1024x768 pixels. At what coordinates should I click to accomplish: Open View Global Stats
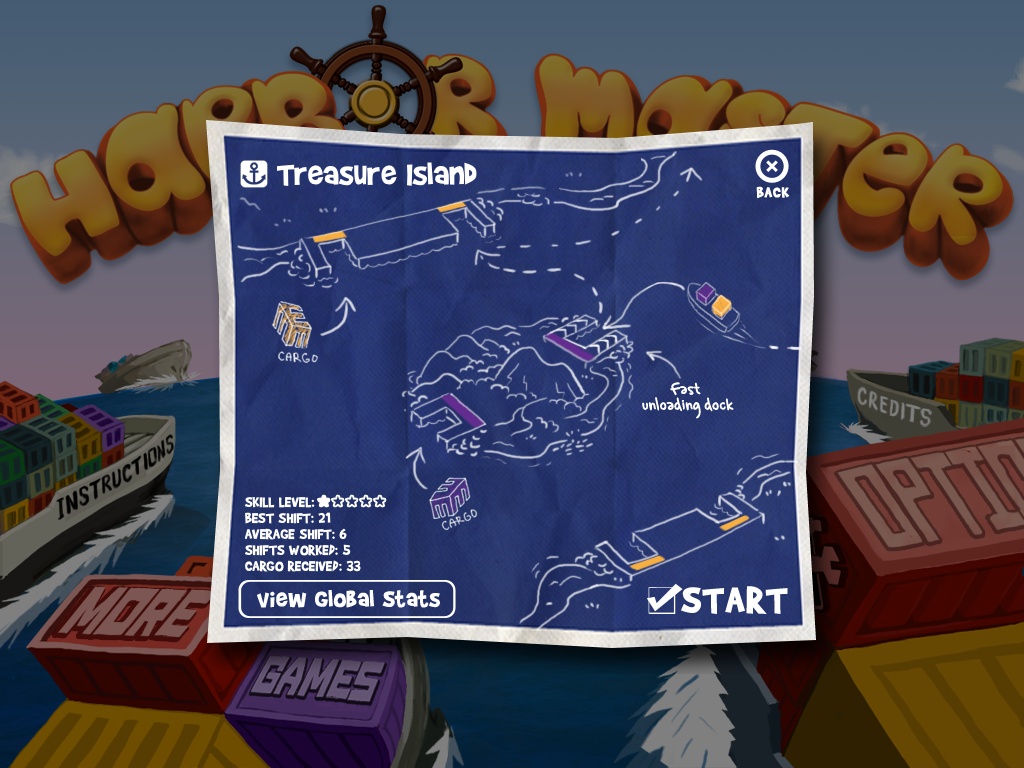tap(347, 599)
